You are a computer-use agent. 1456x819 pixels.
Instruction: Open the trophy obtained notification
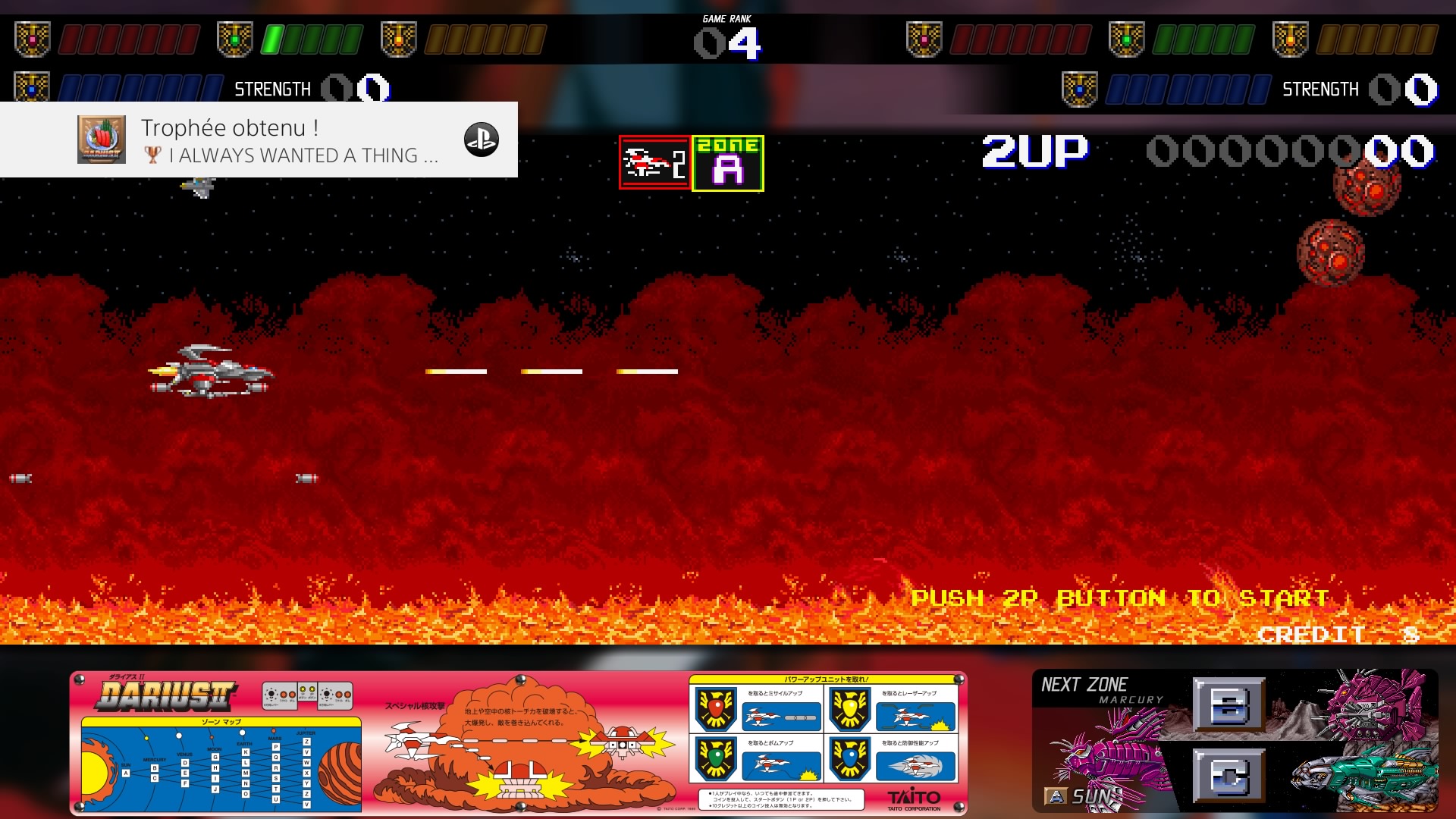click(258, 140)
